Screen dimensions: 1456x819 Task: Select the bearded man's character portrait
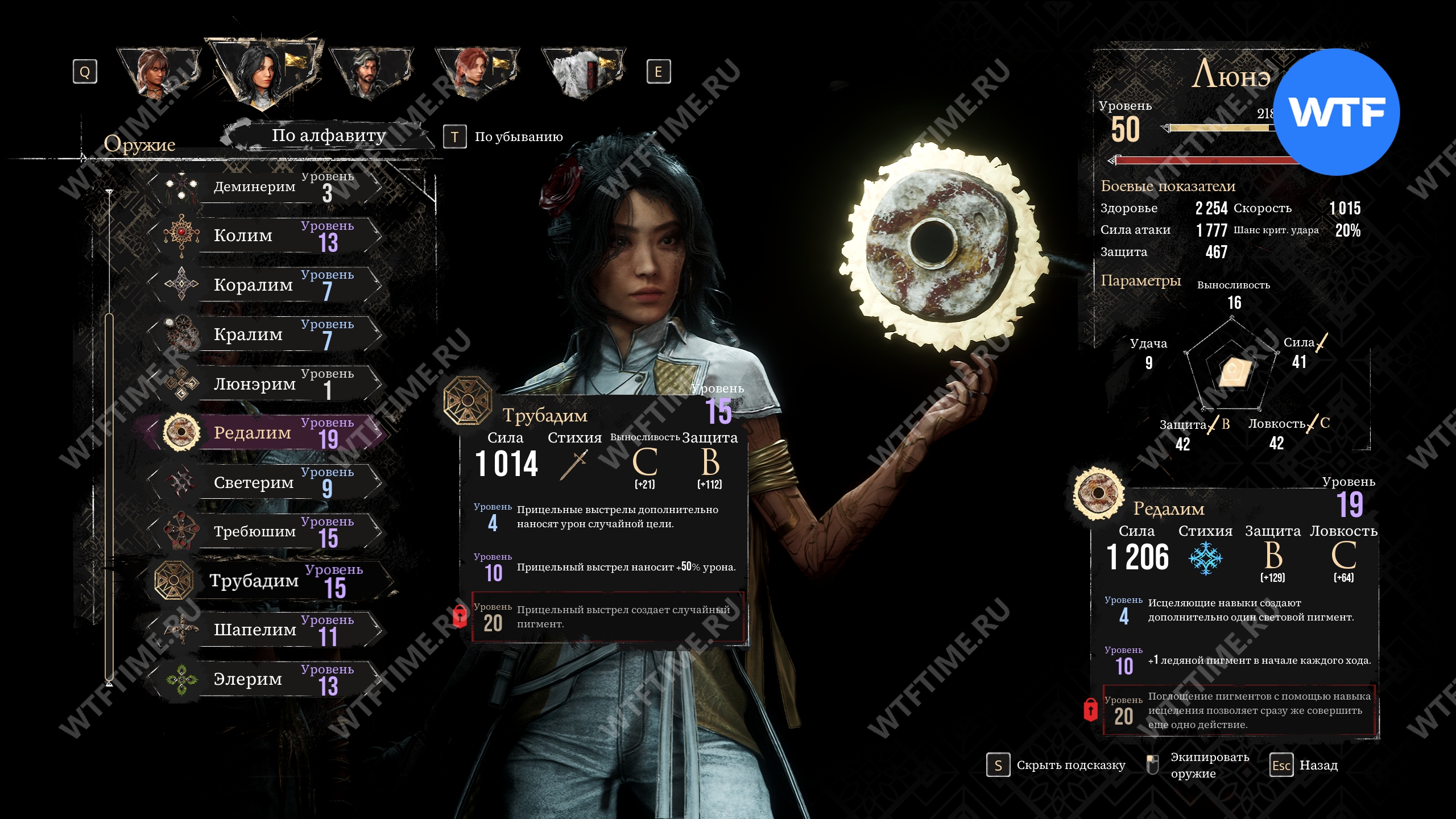pos(370,73)
